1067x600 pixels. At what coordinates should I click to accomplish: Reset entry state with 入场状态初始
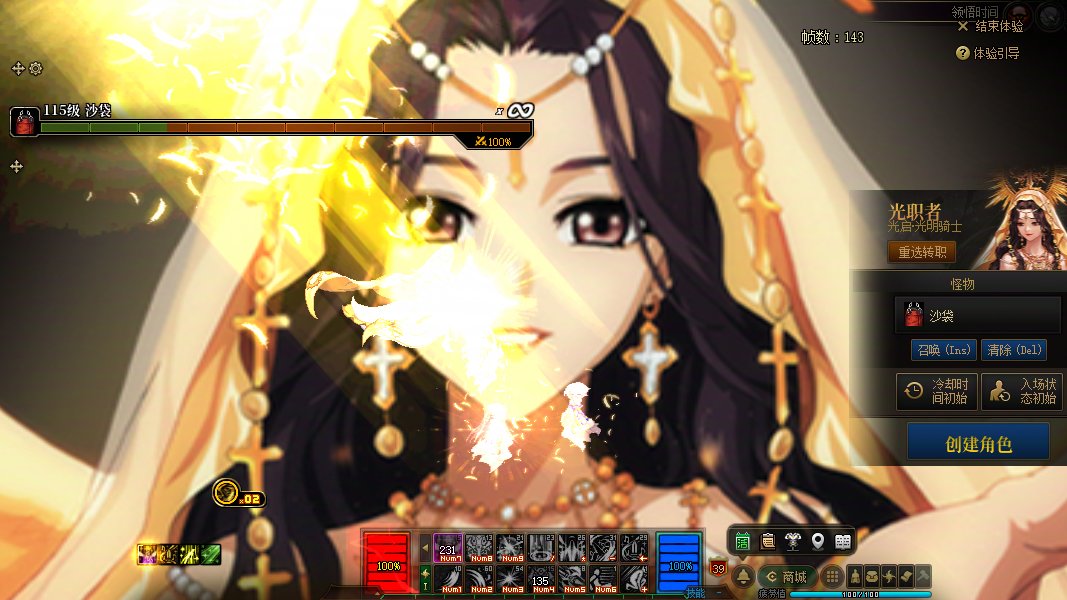pos(1020,391)
